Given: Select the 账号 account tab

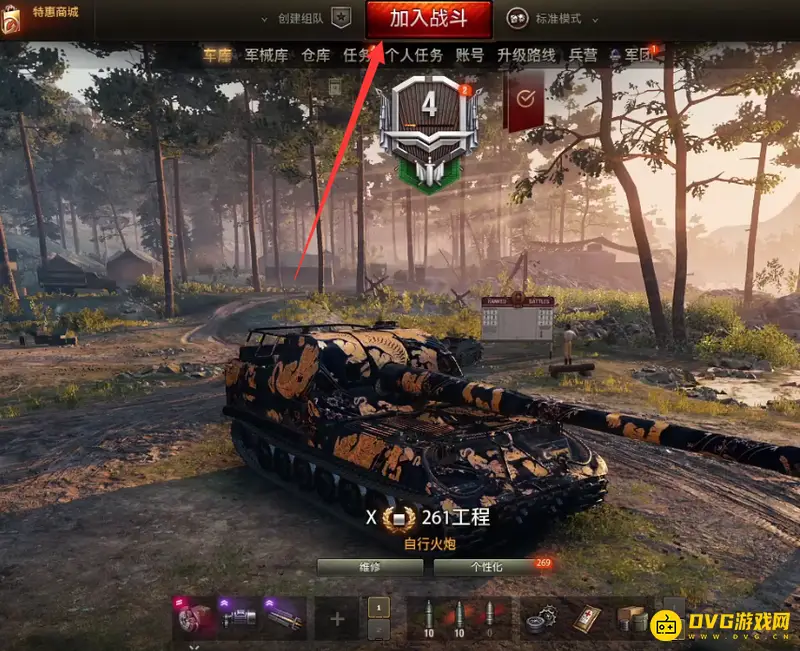Looking at the screenshot, I should 470,56.
